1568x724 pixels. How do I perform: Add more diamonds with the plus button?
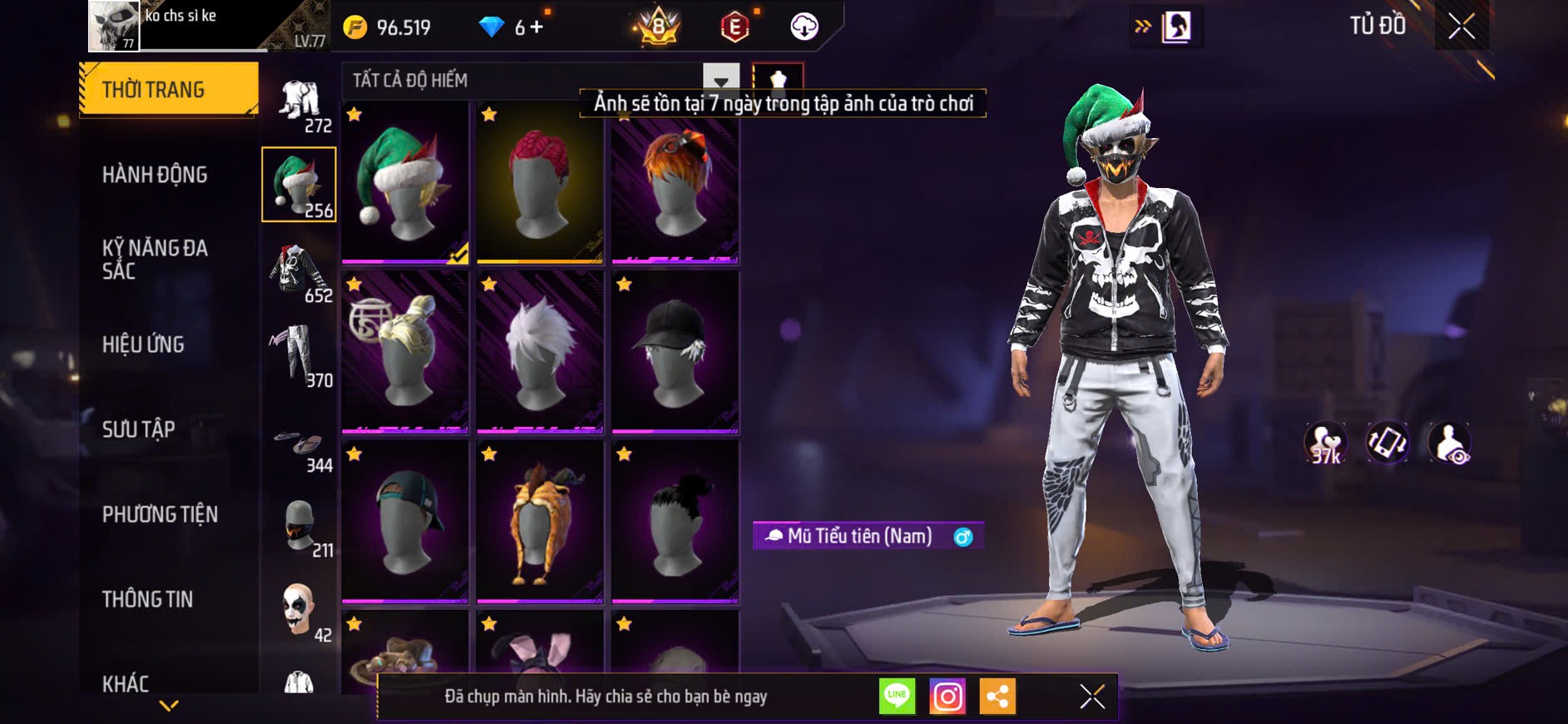(x=537, y=27)
